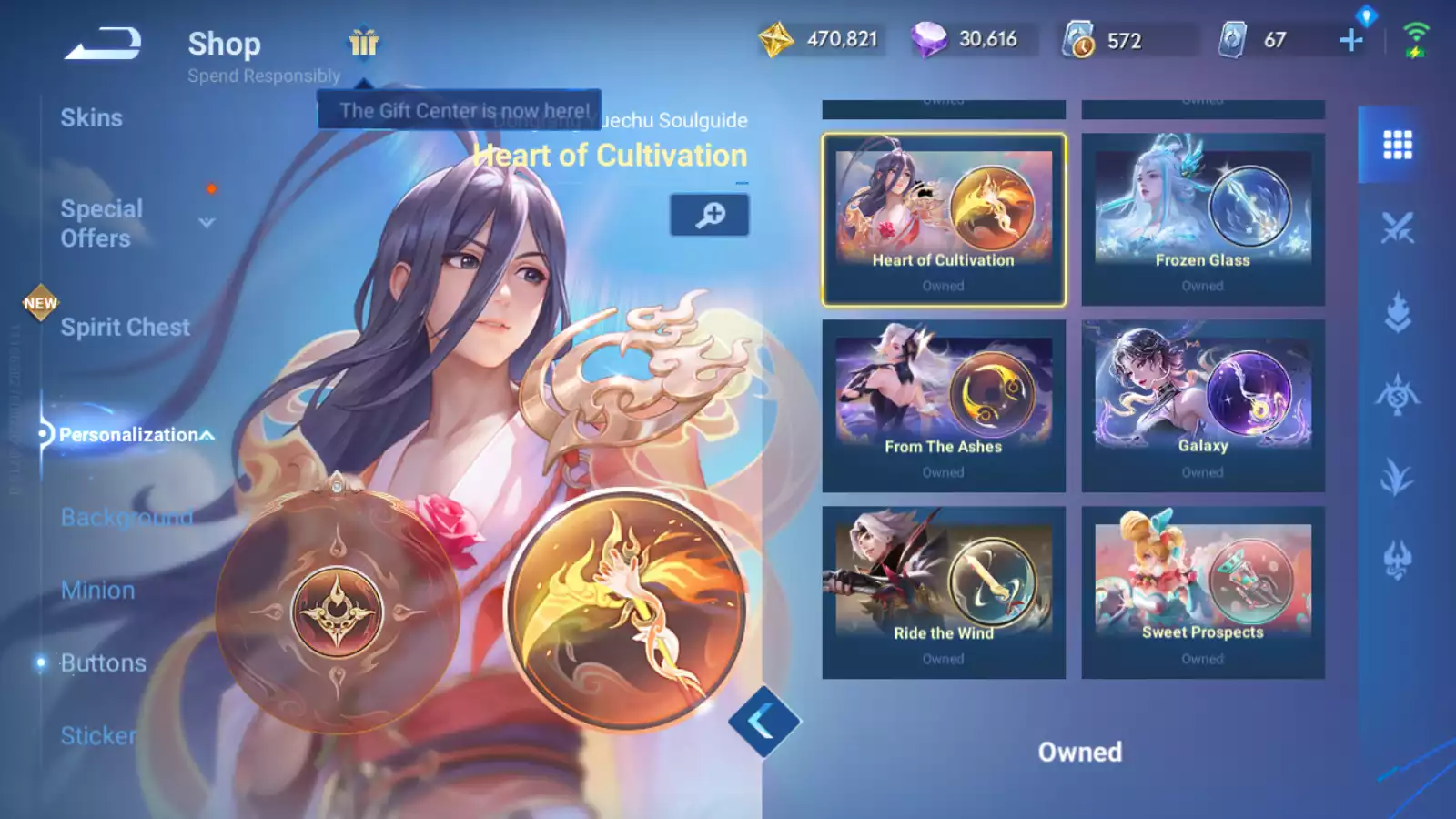Collapse the panel with the blue diamond arrow
This screenshot has width=1456, height=819.
coord(763,722)
